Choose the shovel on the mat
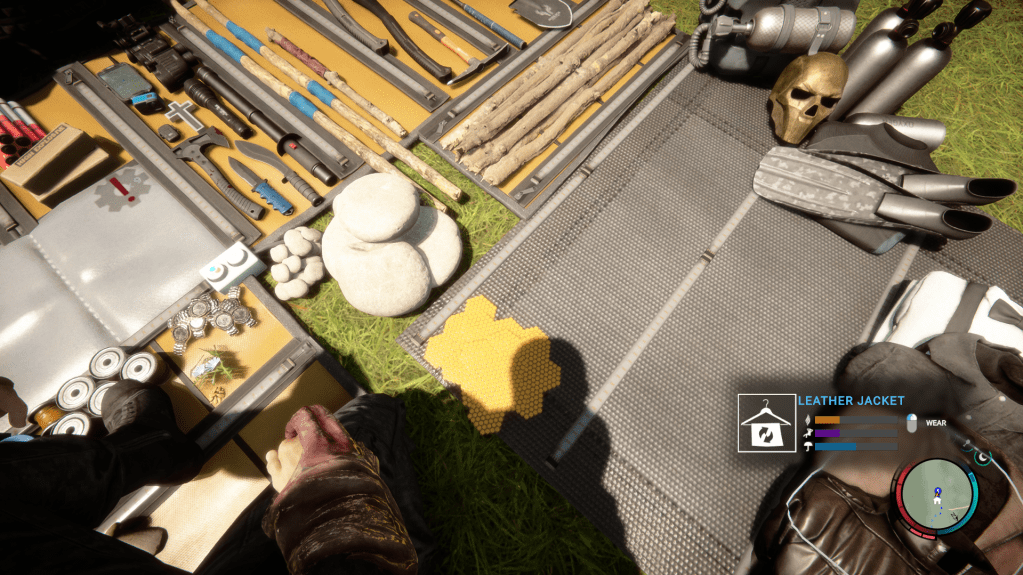Image resolution: width=1023 pixels, height=575 pixels. click(x=541, y=12)
